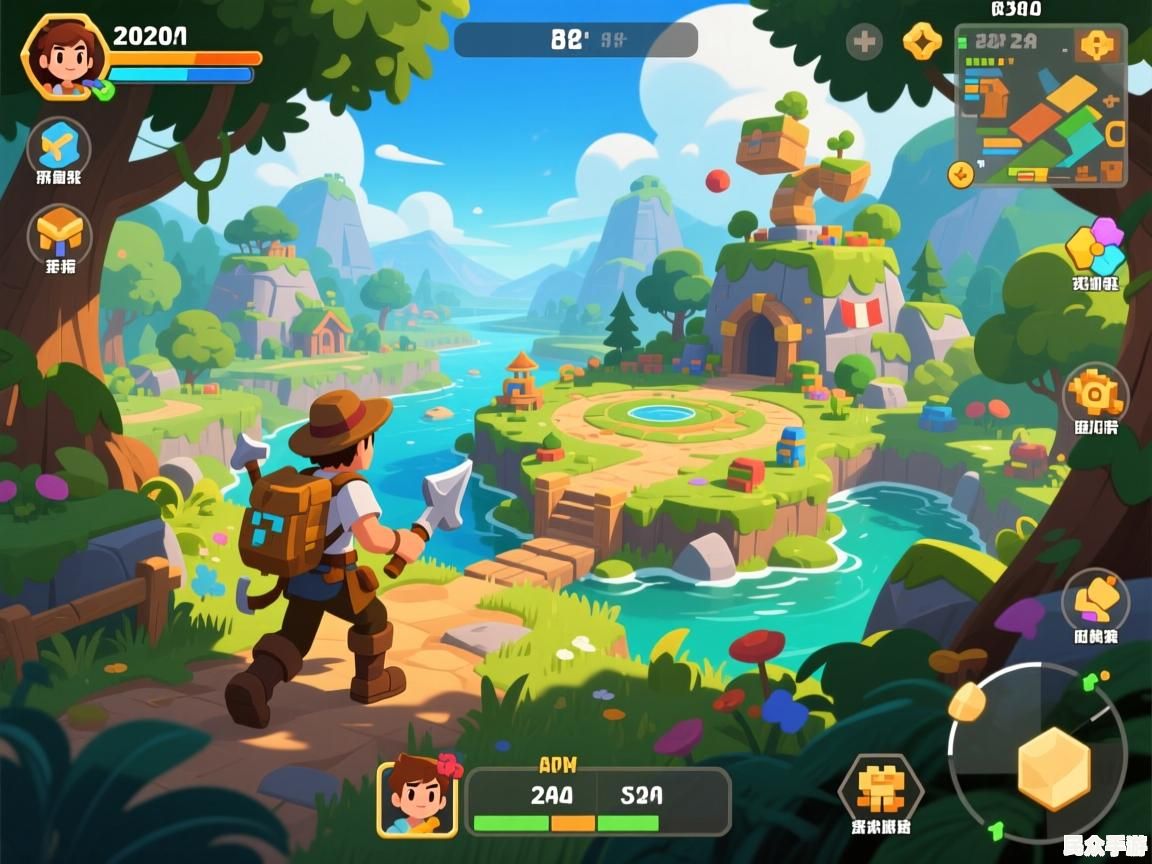Open the colorful hexagon cluster icon
The height and width of the screenshot is (864, 1152).
(1094, 248)
